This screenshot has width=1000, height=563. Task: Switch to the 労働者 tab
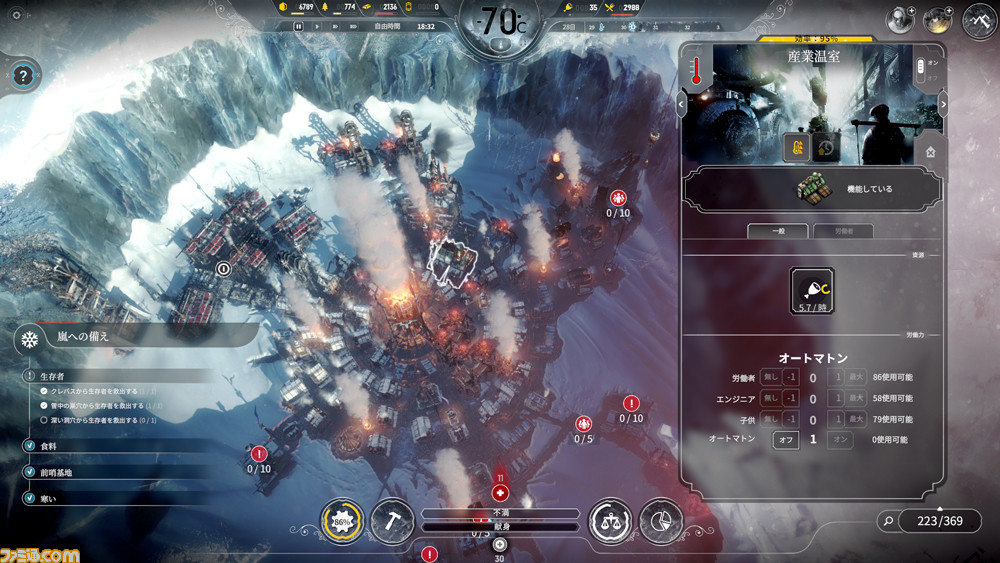coord(841,231)
